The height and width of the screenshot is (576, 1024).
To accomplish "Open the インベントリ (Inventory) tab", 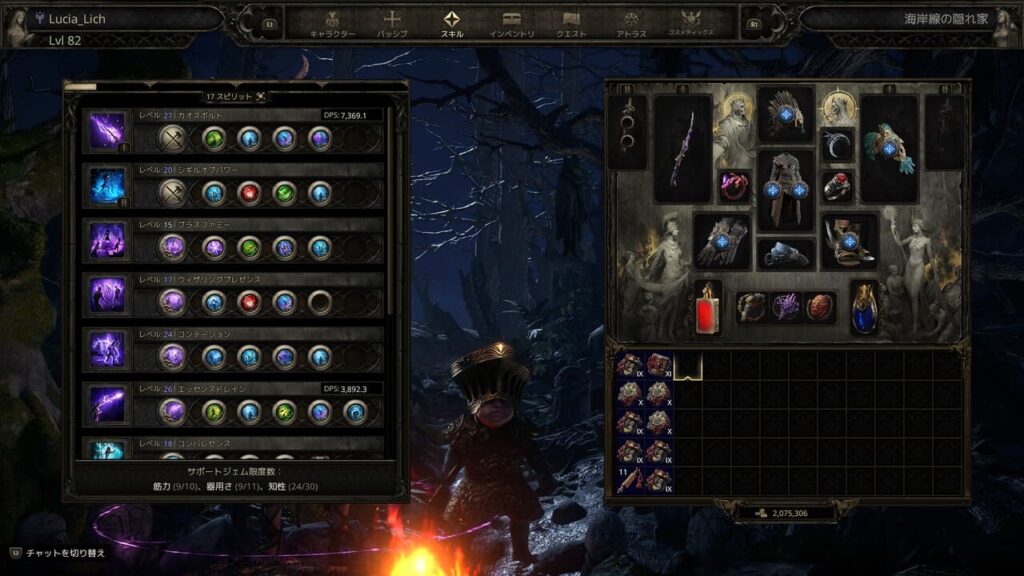I will point(512,23).
